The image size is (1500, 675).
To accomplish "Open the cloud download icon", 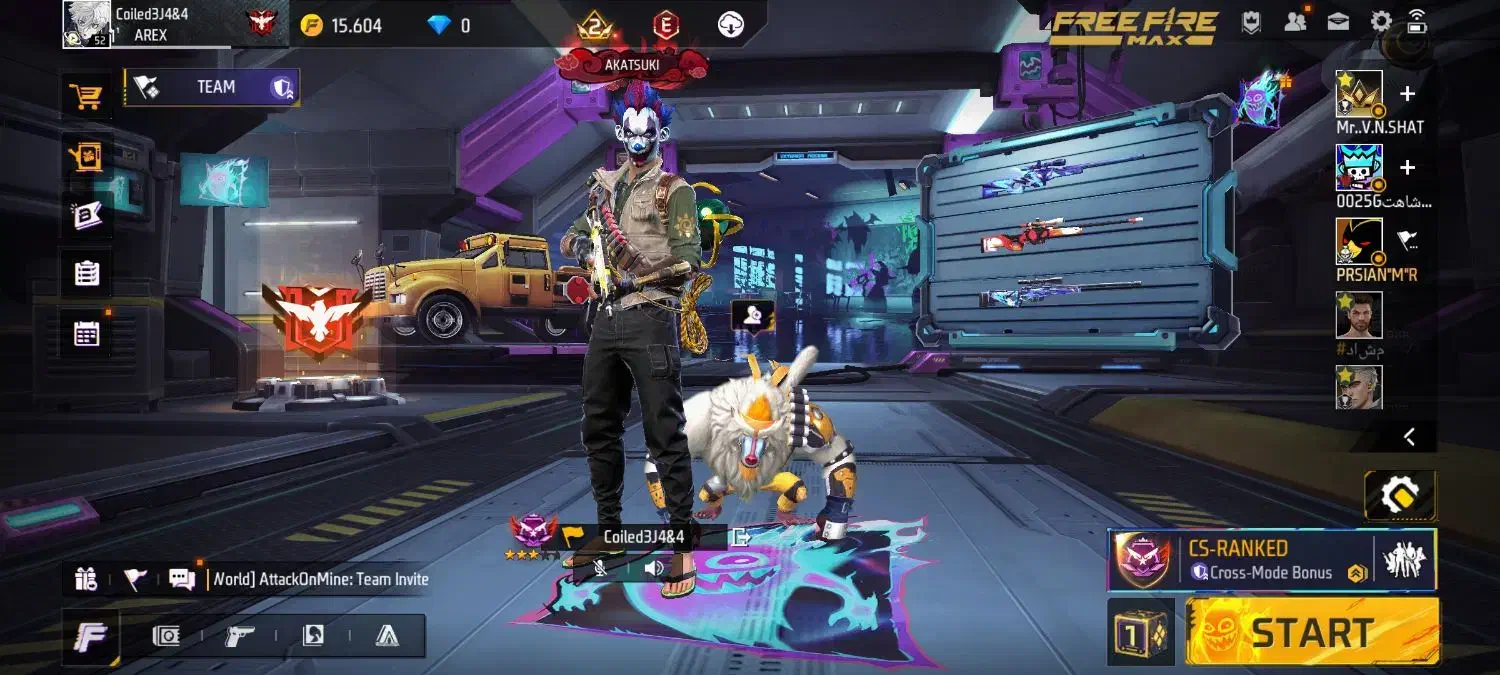I will (x=731, y=25).
